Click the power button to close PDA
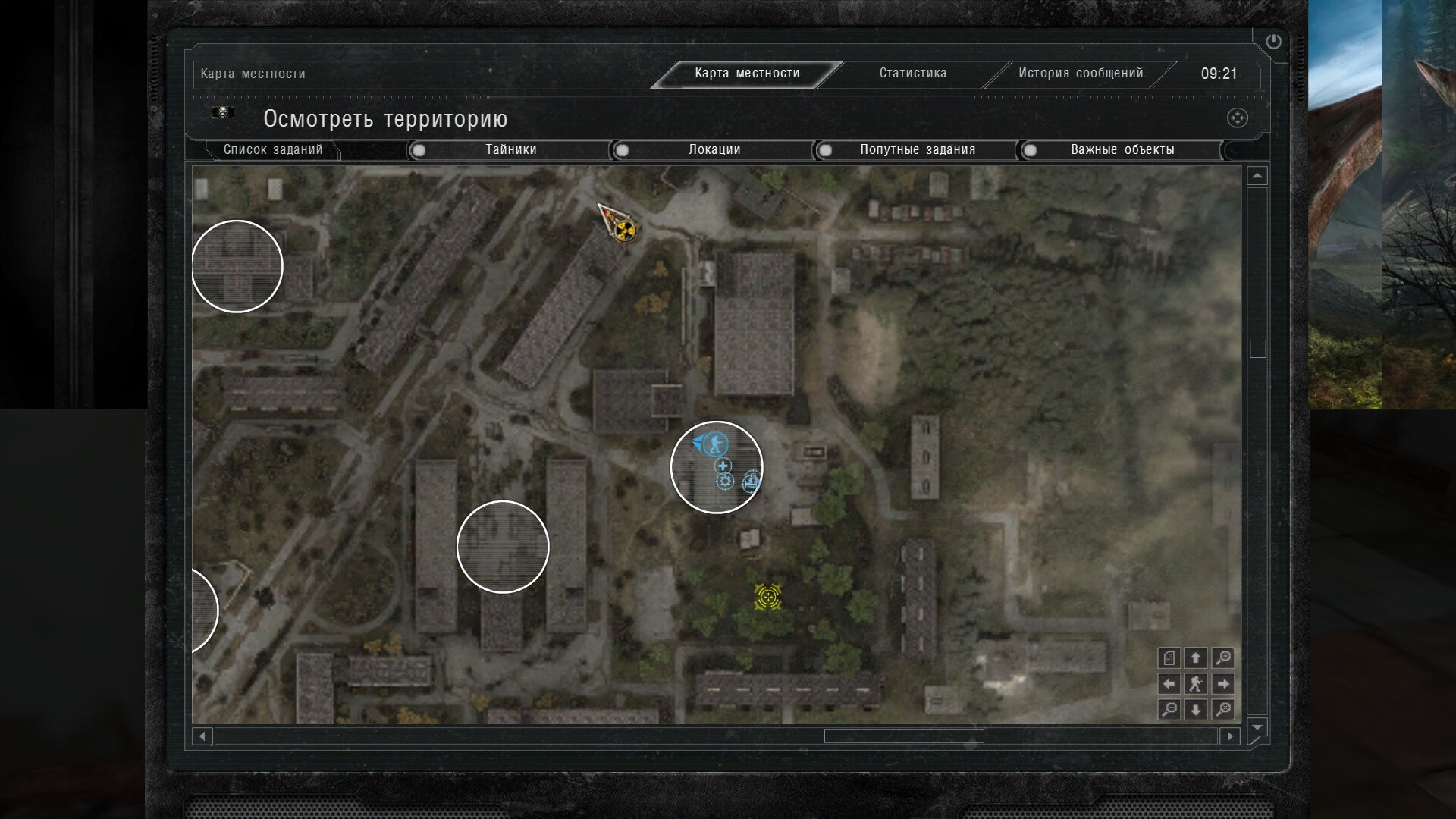The height and width of the screenshot is (819, 1456). [x=1273, y=42]
